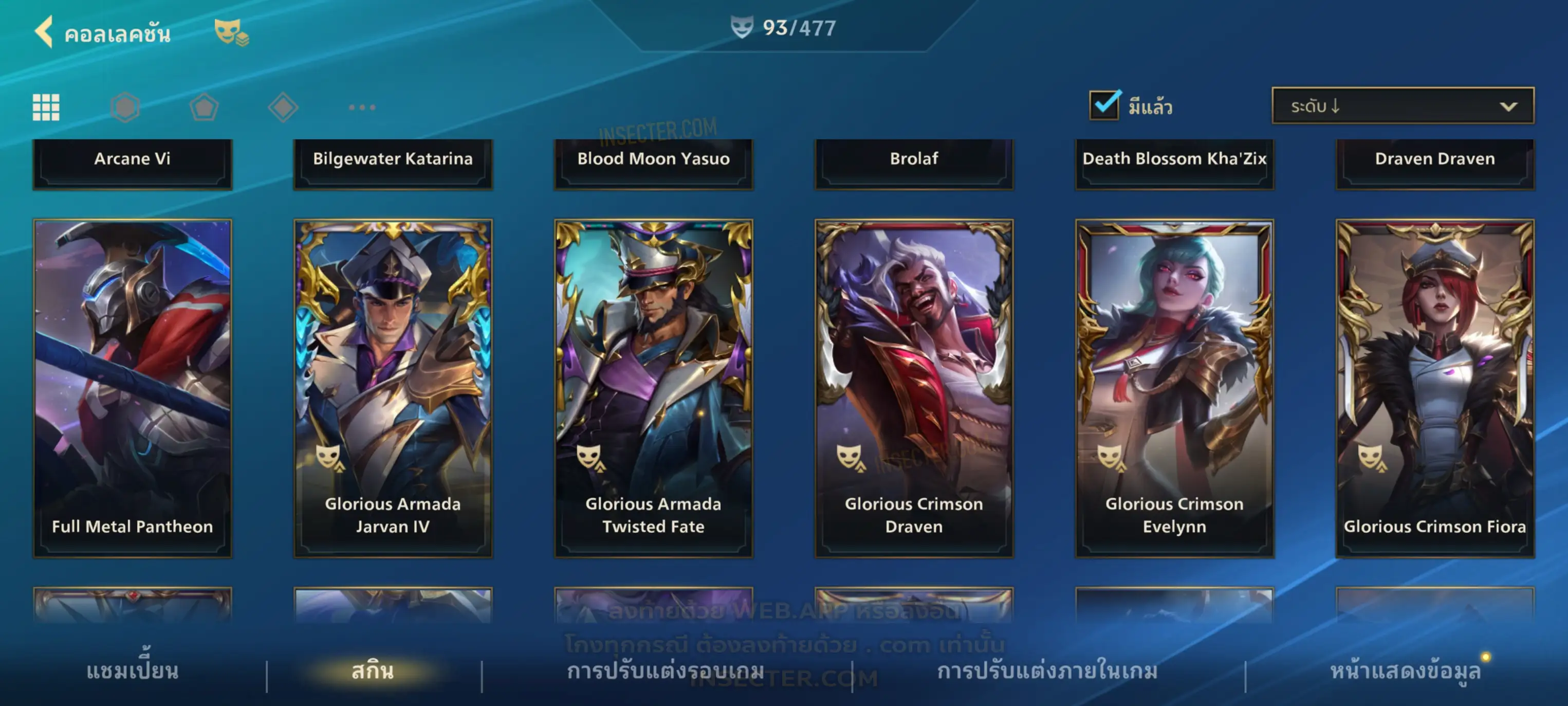View Glorious Crimson Draven card
The image size is (1568, 706).
914,388
